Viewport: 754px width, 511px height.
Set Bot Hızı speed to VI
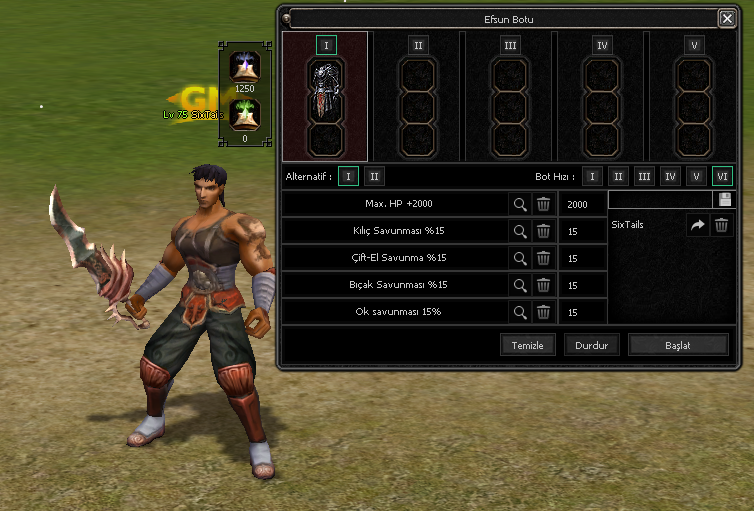click(x=722, y=177)
